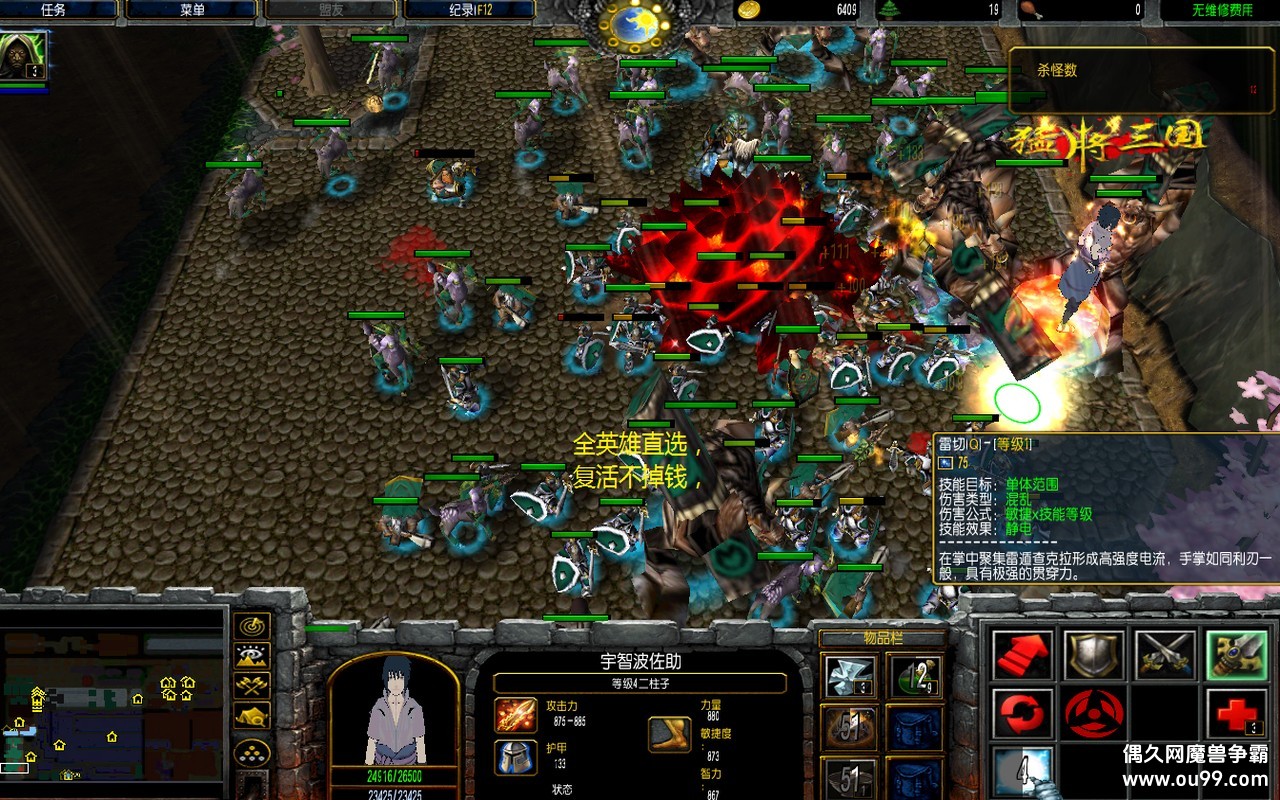Activate the red Sharingan ability
1280x800 pixels.
coord(1093,713)
